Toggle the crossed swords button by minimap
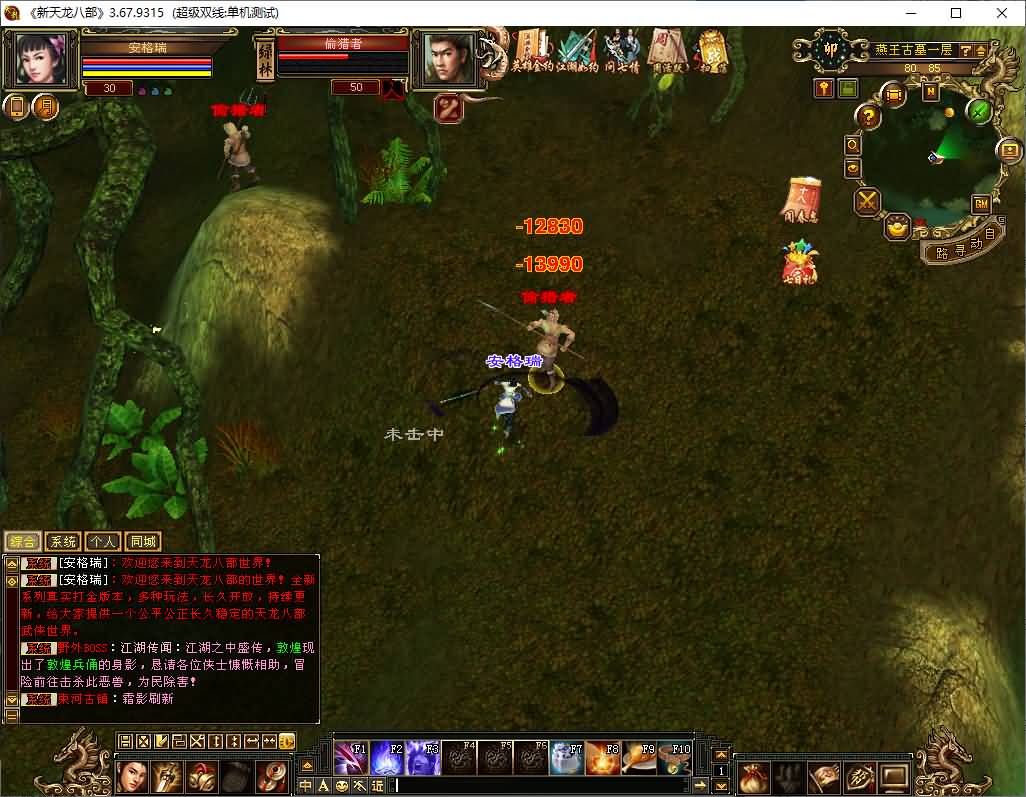Screen dimensions: 1026x797 (x=866, y=202)
